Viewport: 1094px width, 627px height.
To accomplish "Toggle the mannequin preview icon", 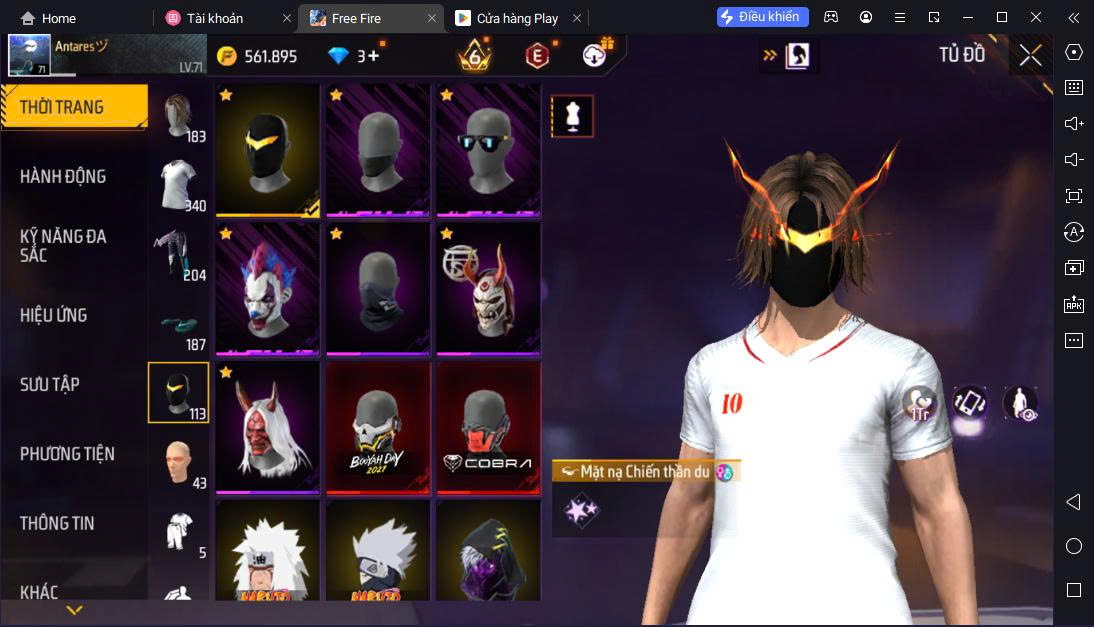I will click(x=573, y=117).
